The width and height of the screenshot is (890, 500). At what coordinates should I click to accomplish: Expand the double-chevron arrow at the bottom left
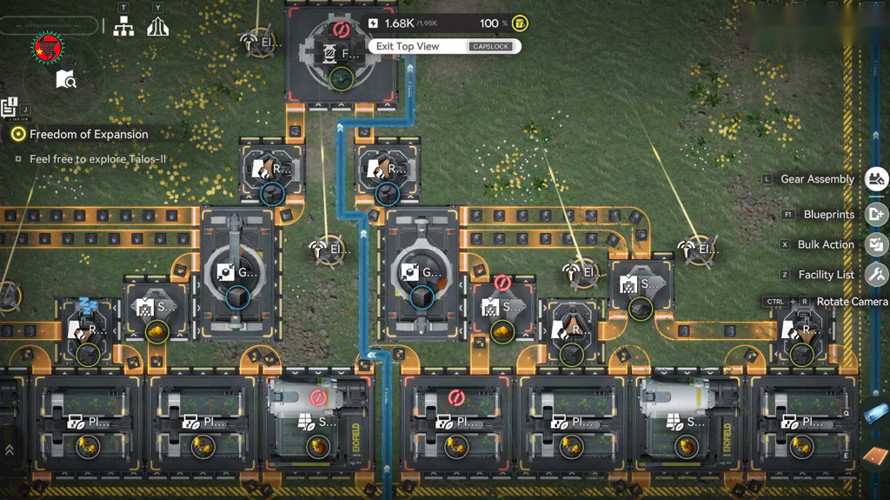pos(10,451)
